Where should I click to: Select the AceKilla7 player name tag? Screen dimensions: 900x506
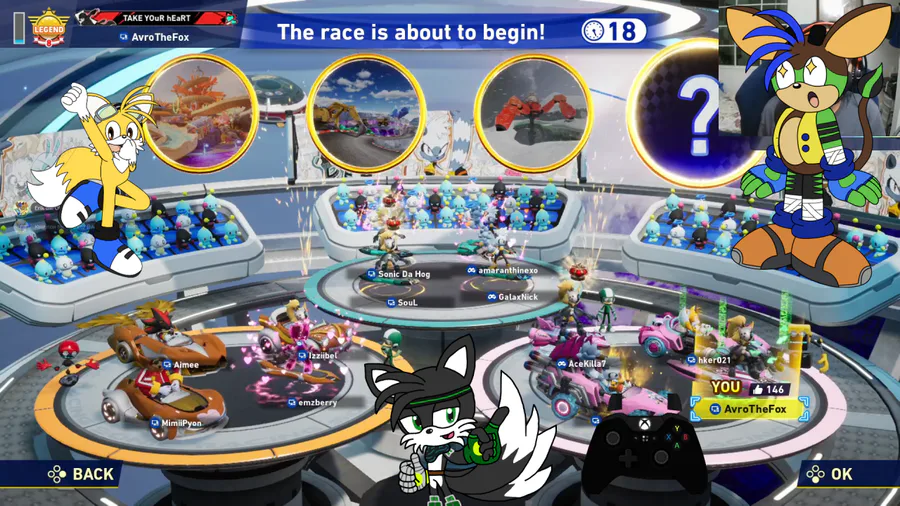582,364
